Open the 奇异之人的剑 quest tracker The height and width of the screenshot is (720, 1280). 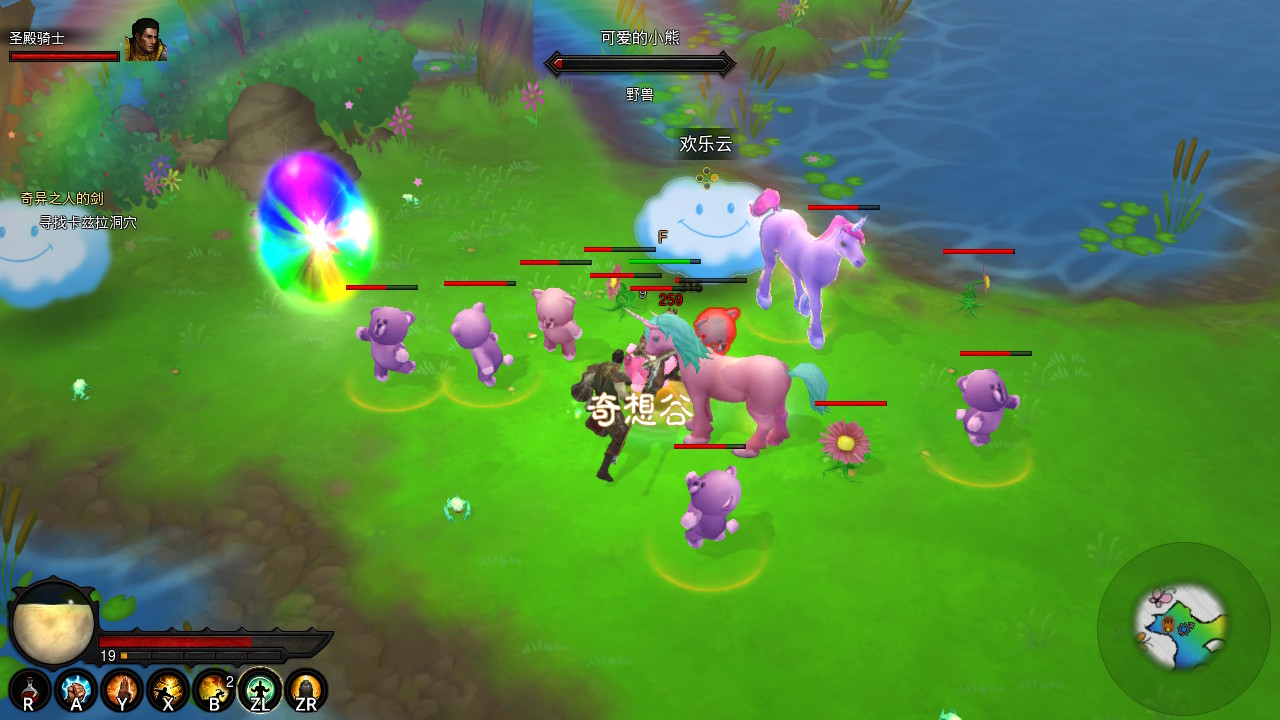click(62, 199)
